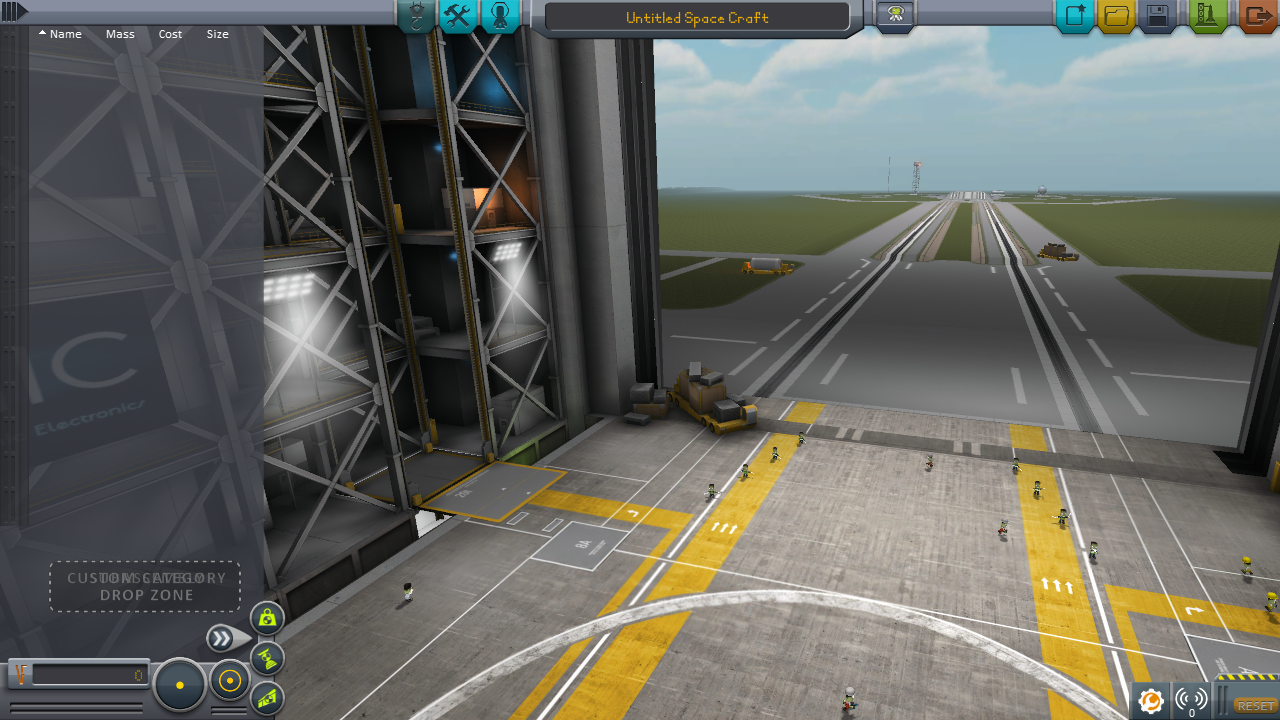Sort parts by Mass
This screenshot has width=1280, height=720.
tap(120, 34)
